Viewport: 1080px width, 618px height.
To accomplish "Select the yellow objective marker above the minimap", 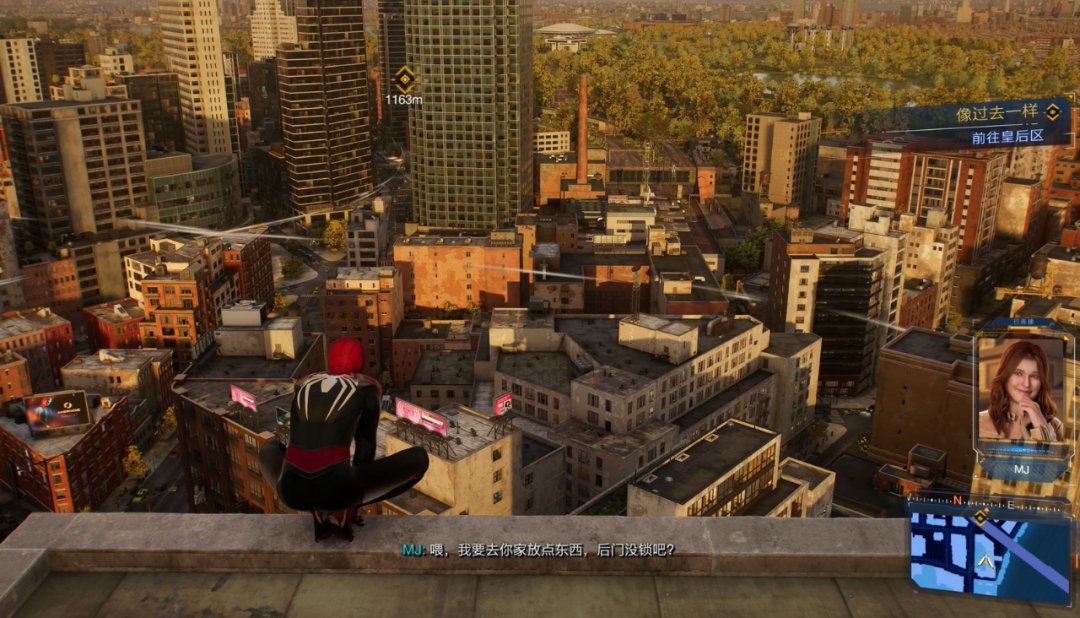I will coord(981,515).
